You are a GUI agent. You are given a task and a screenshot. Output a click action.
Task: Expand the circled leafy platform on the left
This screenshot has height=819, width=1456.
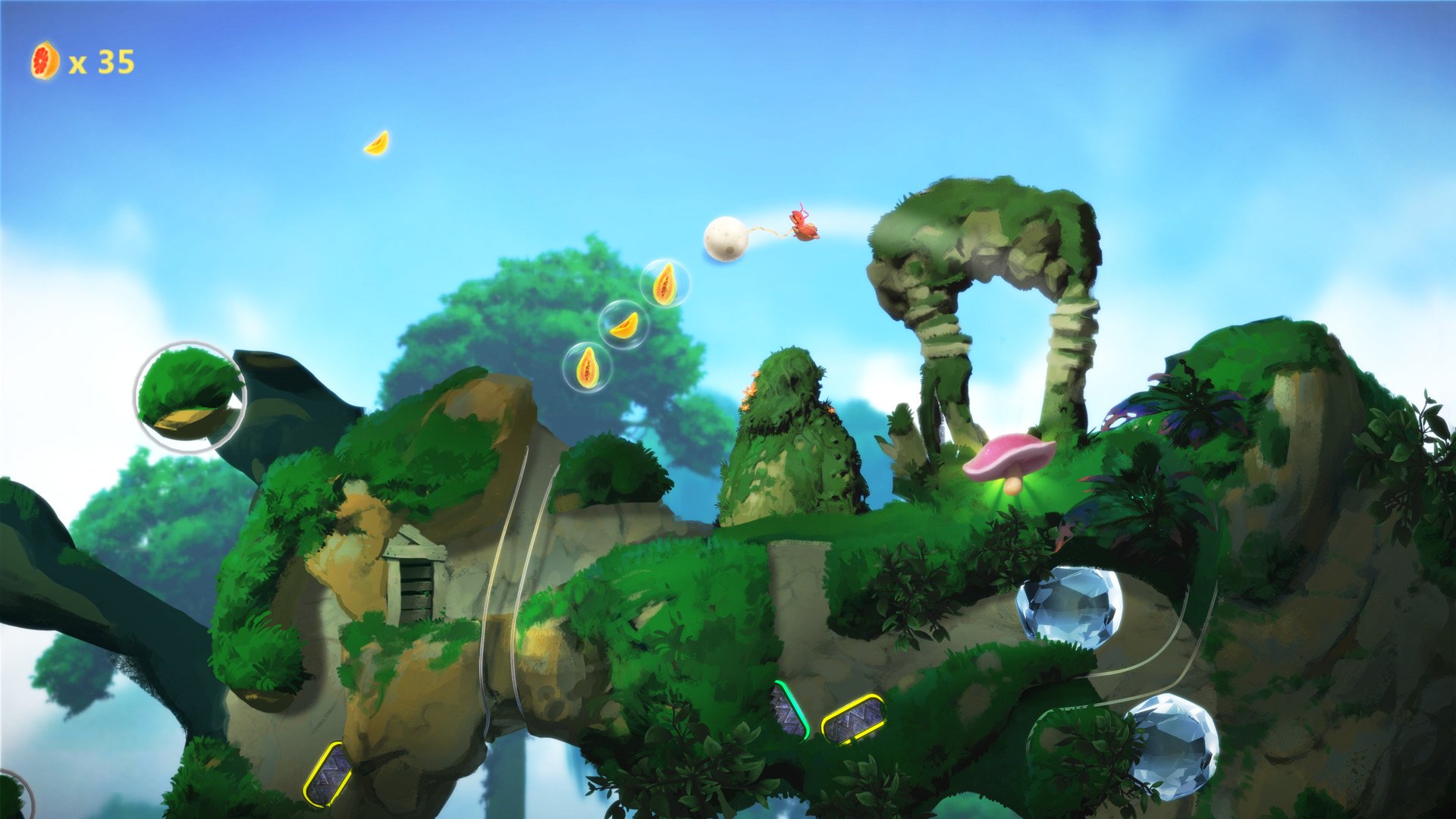pos(190,394)
